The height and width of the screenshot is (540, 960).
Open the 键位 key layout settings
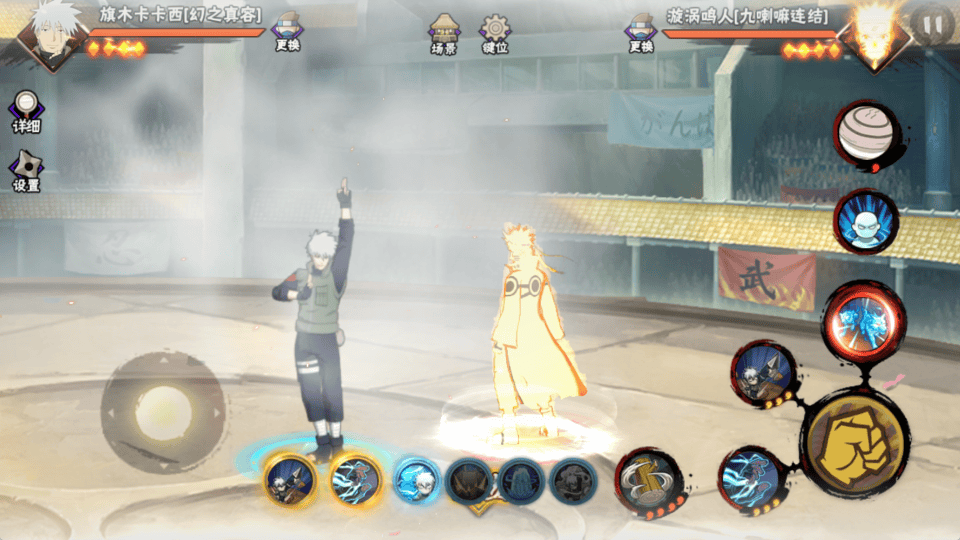pos(495,31)
